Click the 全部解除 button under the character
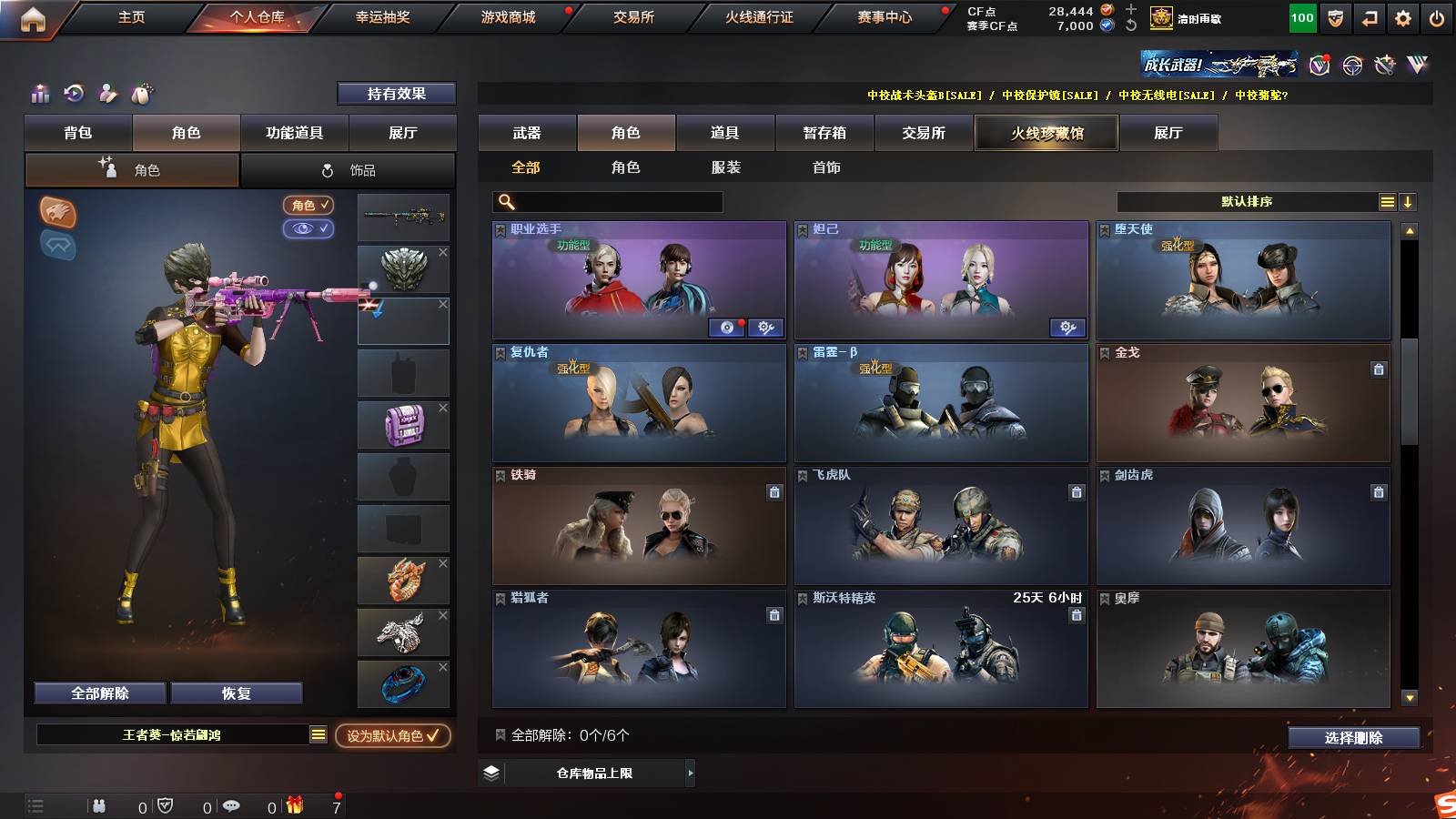 pyautogui.click(x=98, y=693)
